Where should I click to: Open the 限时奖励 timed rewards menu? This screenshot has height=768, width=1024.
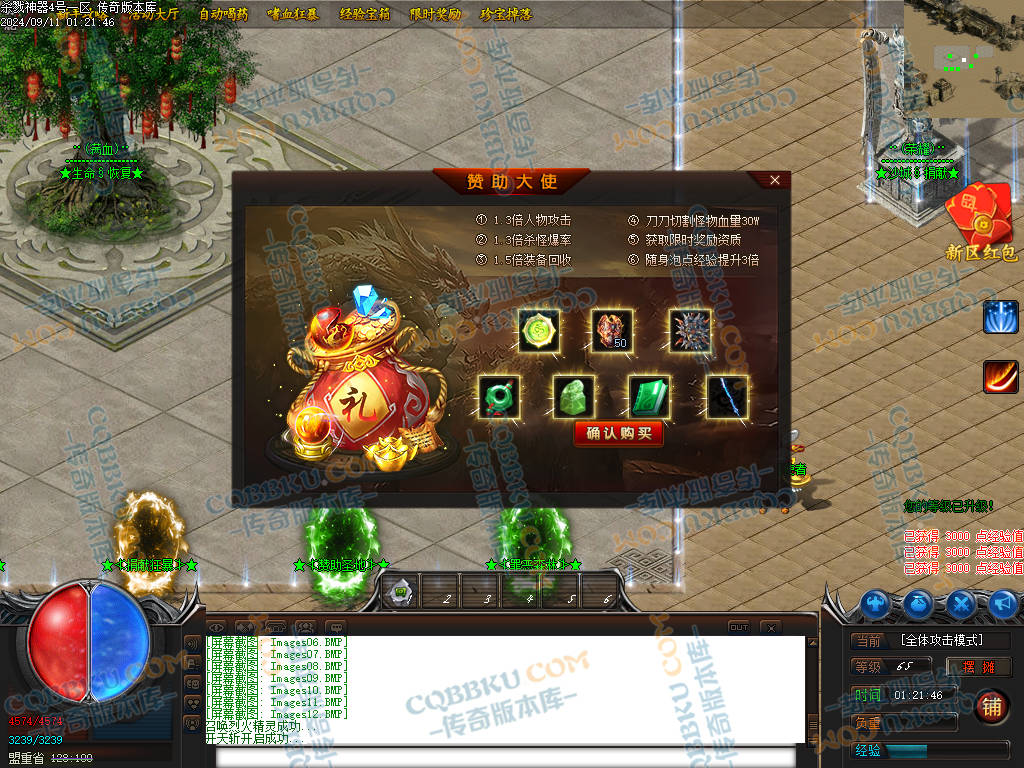[435, 14]
